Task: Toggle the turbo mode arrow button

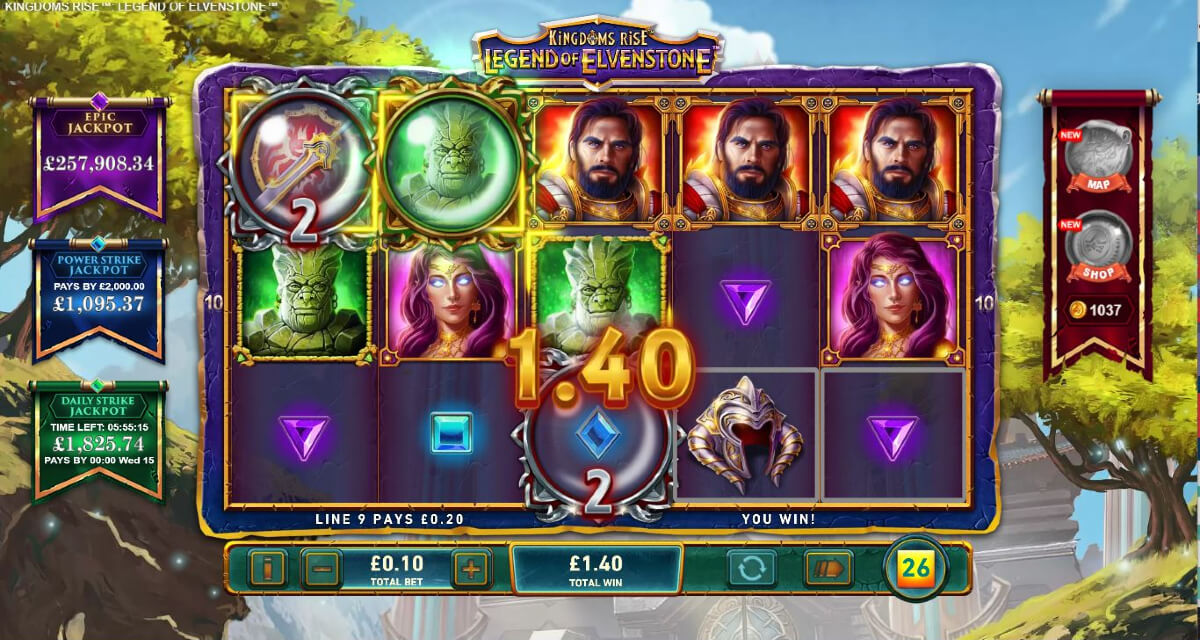Action: pyautogui.click(x=828, y=569)
